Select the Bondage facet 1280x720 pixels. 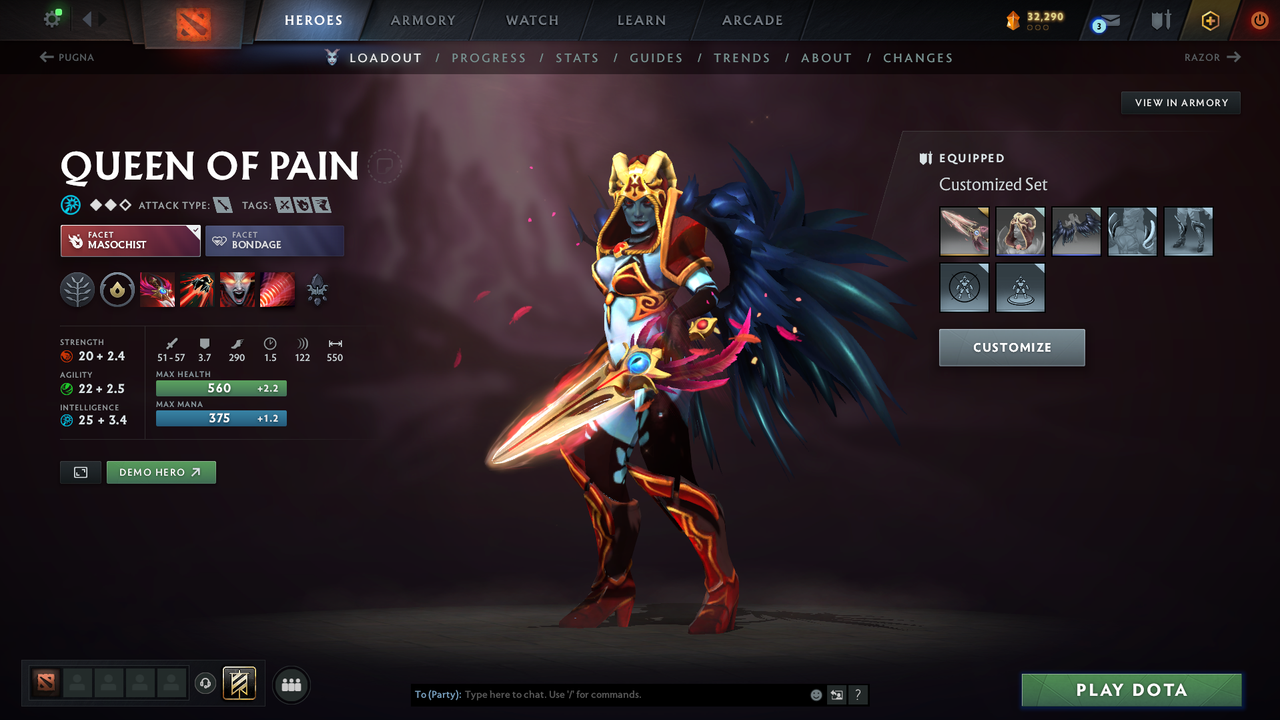275,240
